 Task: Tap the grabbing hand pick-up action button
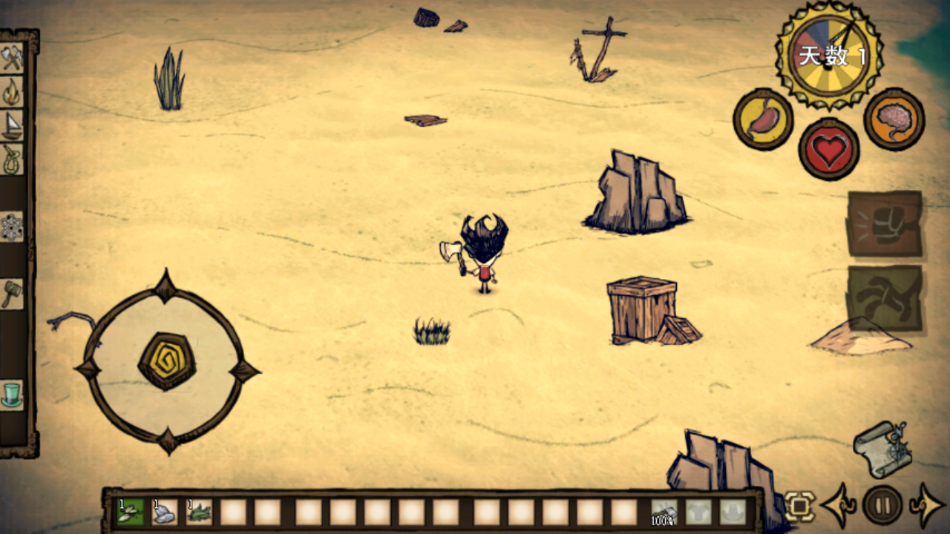point(885,298)
